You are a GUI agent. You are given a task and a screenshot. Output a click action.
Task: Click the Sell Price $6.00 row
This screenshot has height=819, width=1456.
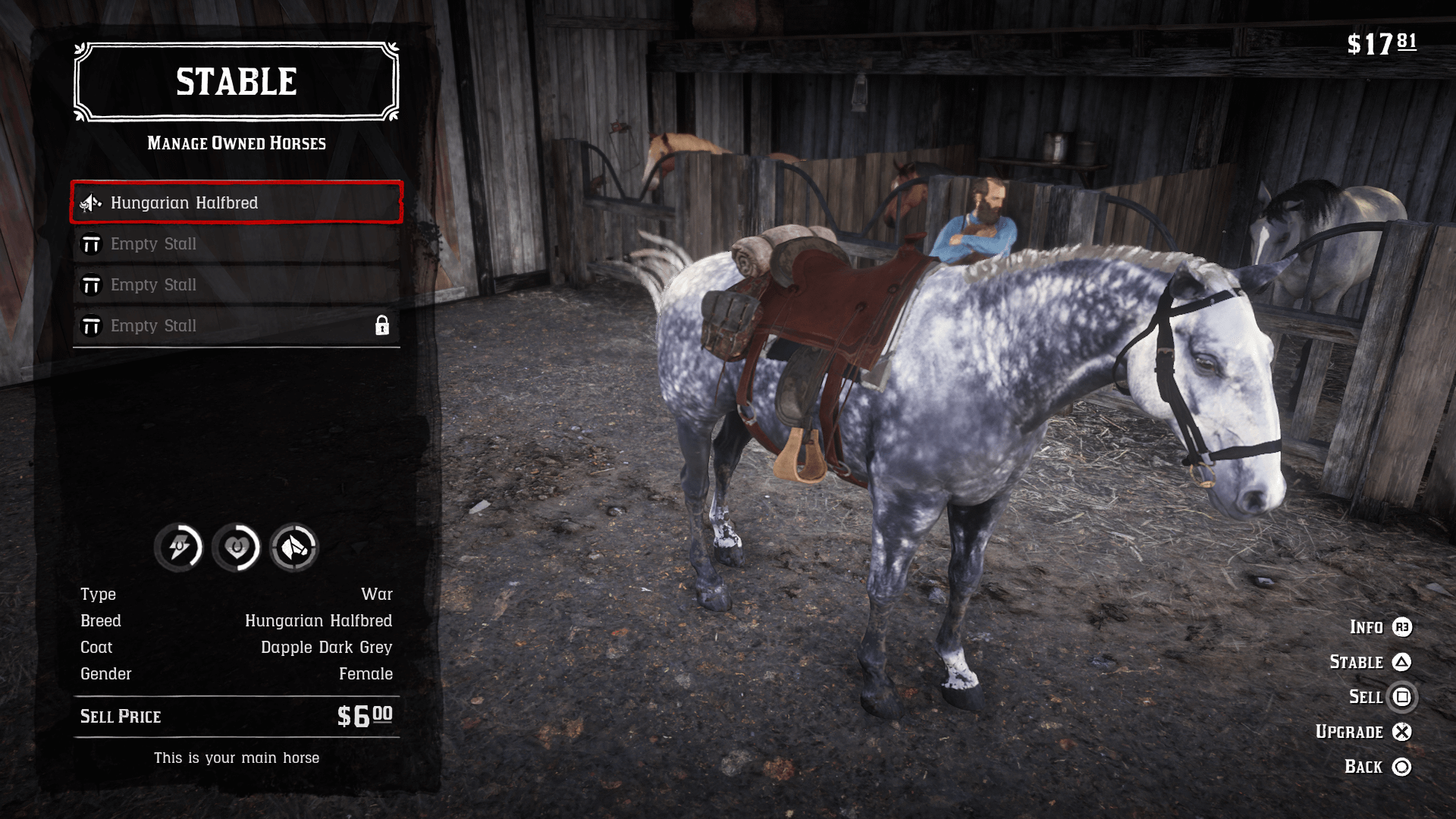tap(235, 716)
